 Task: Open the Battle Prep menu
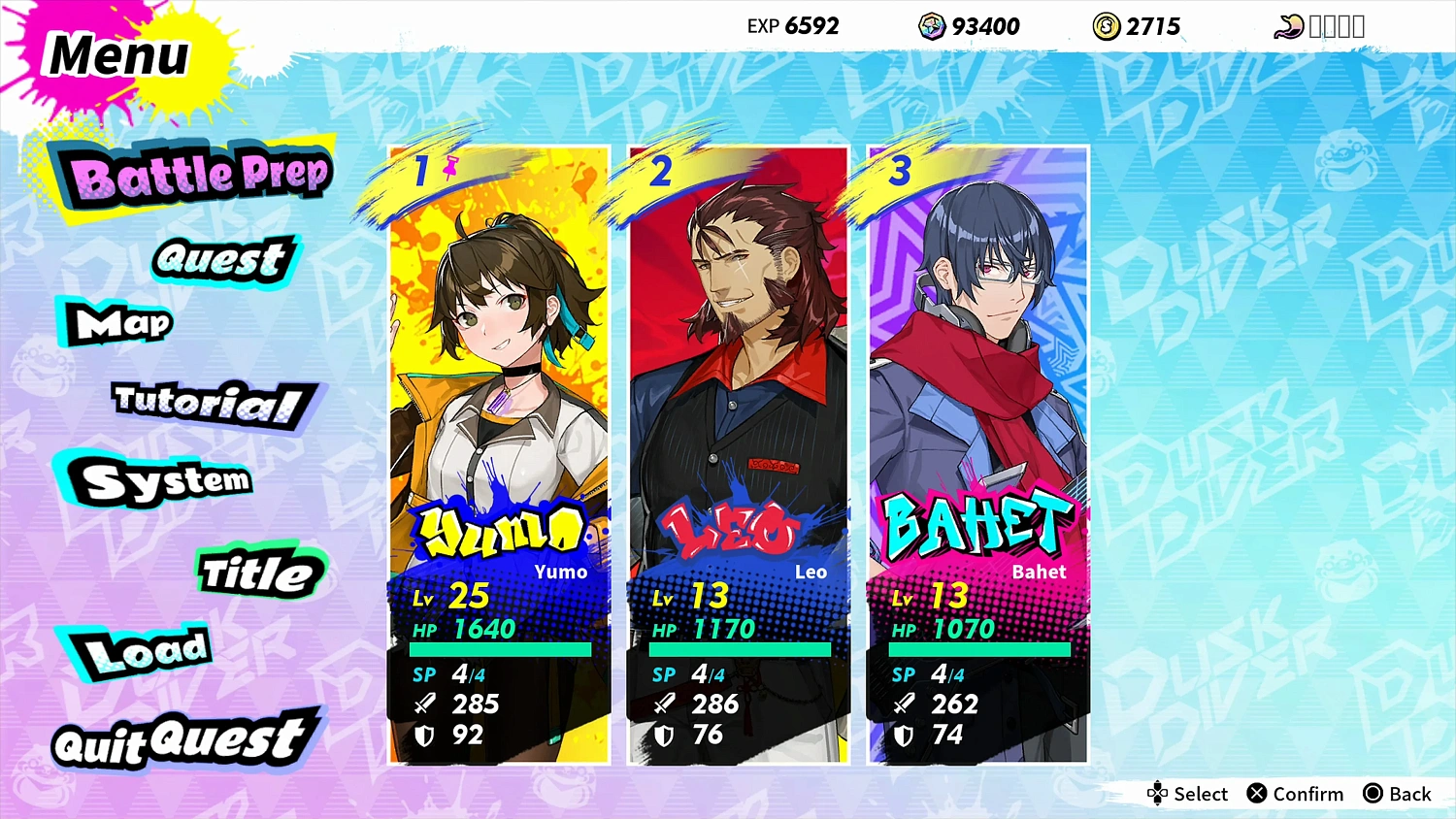(199, 177)
